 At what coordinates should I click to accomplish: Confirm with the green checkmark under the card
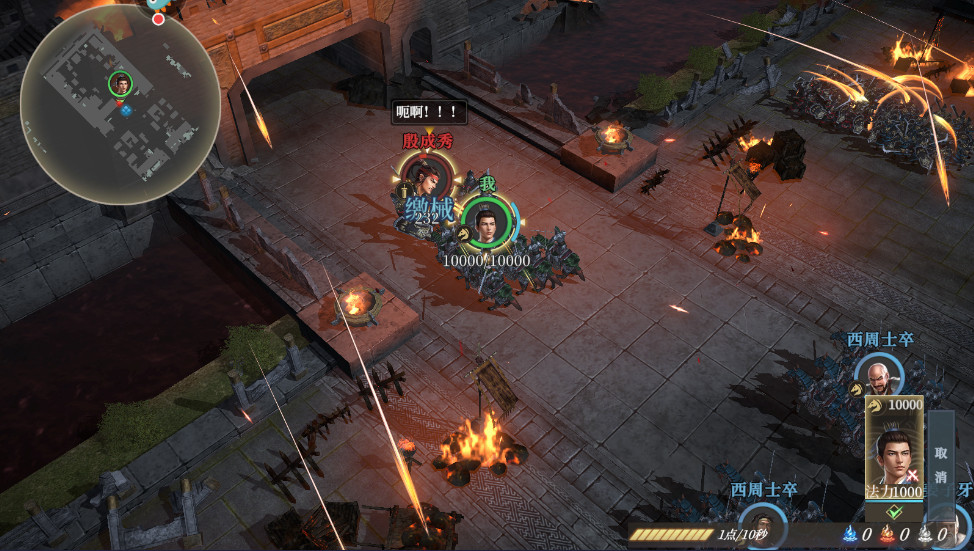[x=892, y=512]
